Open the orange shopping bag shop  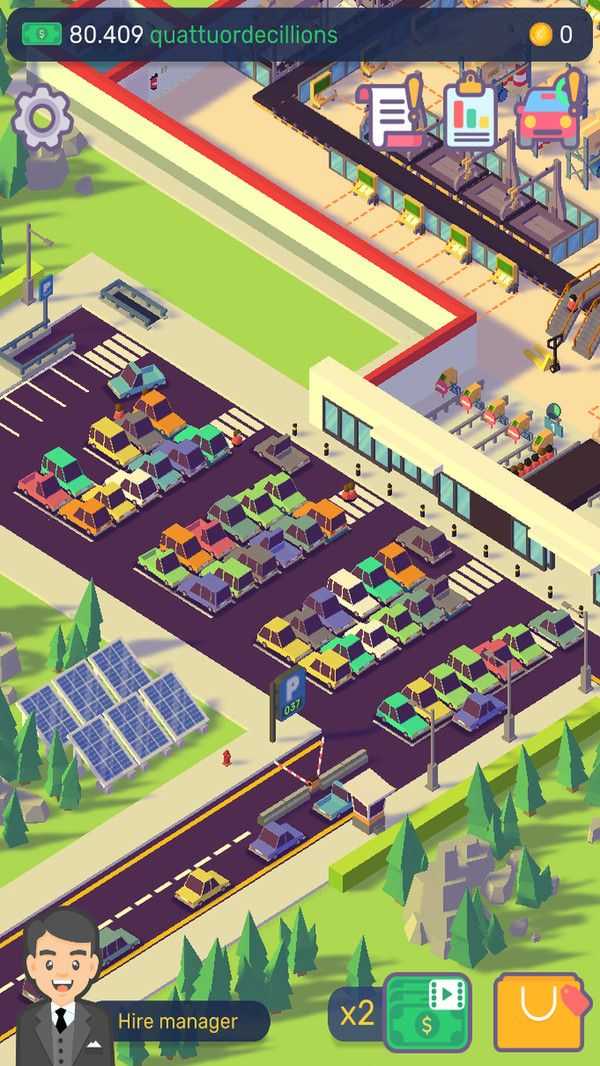click(x=538, y=1012)
